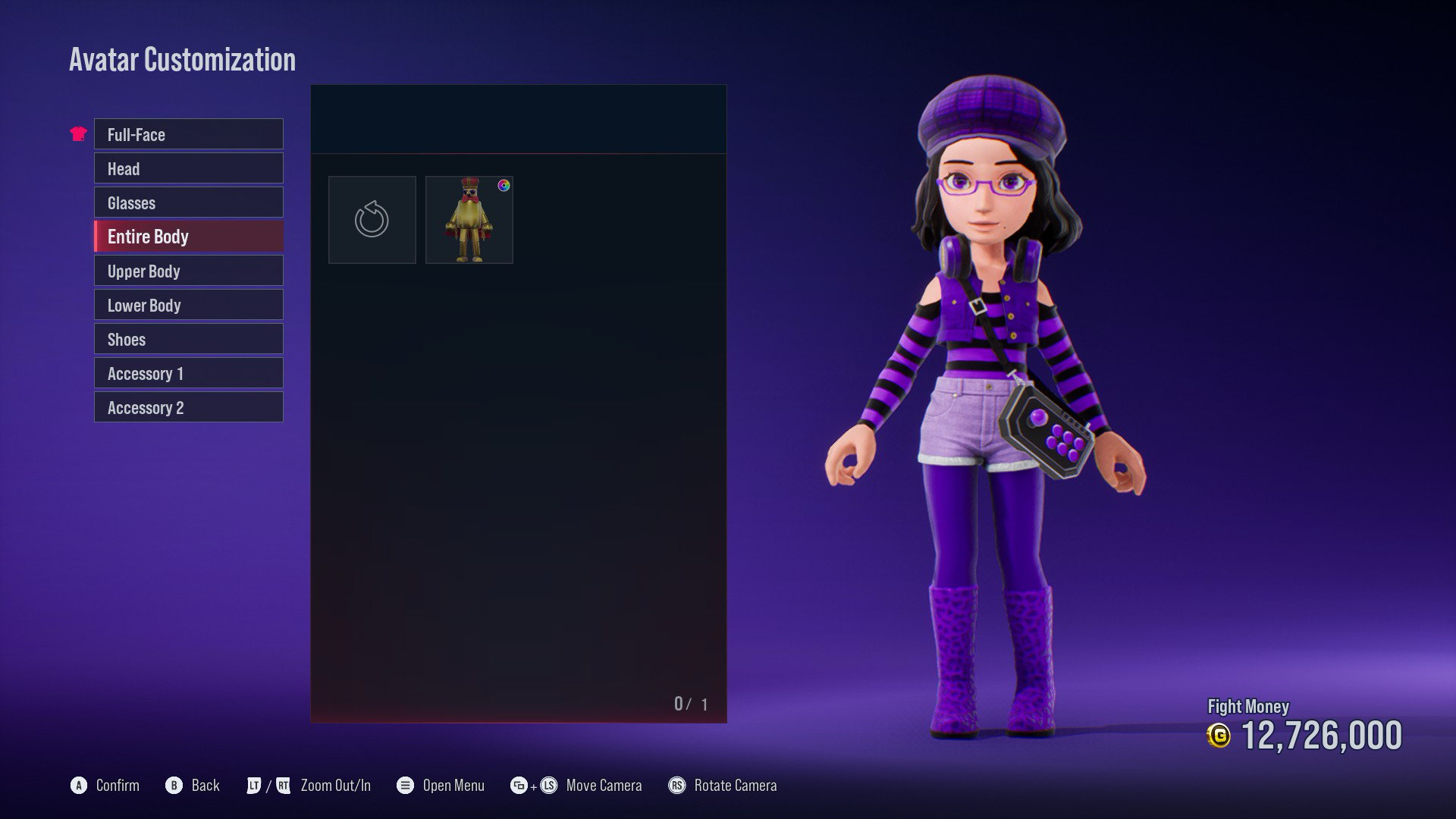Select the Head category
Viewport: 1456px width, 819px height.
pos(188,168)
